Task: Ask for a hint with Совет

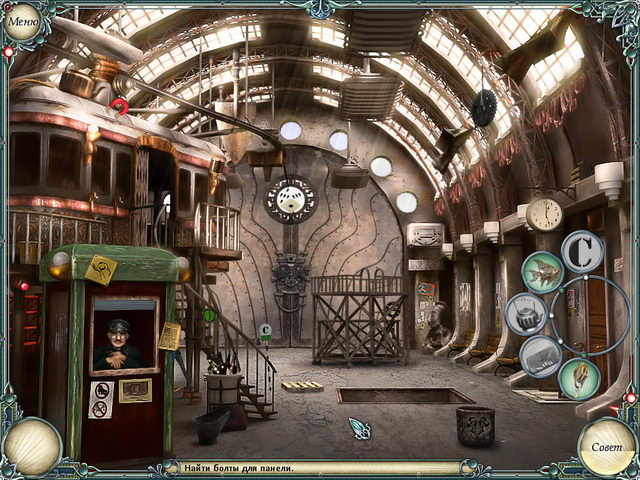Action: coord(607,446)
